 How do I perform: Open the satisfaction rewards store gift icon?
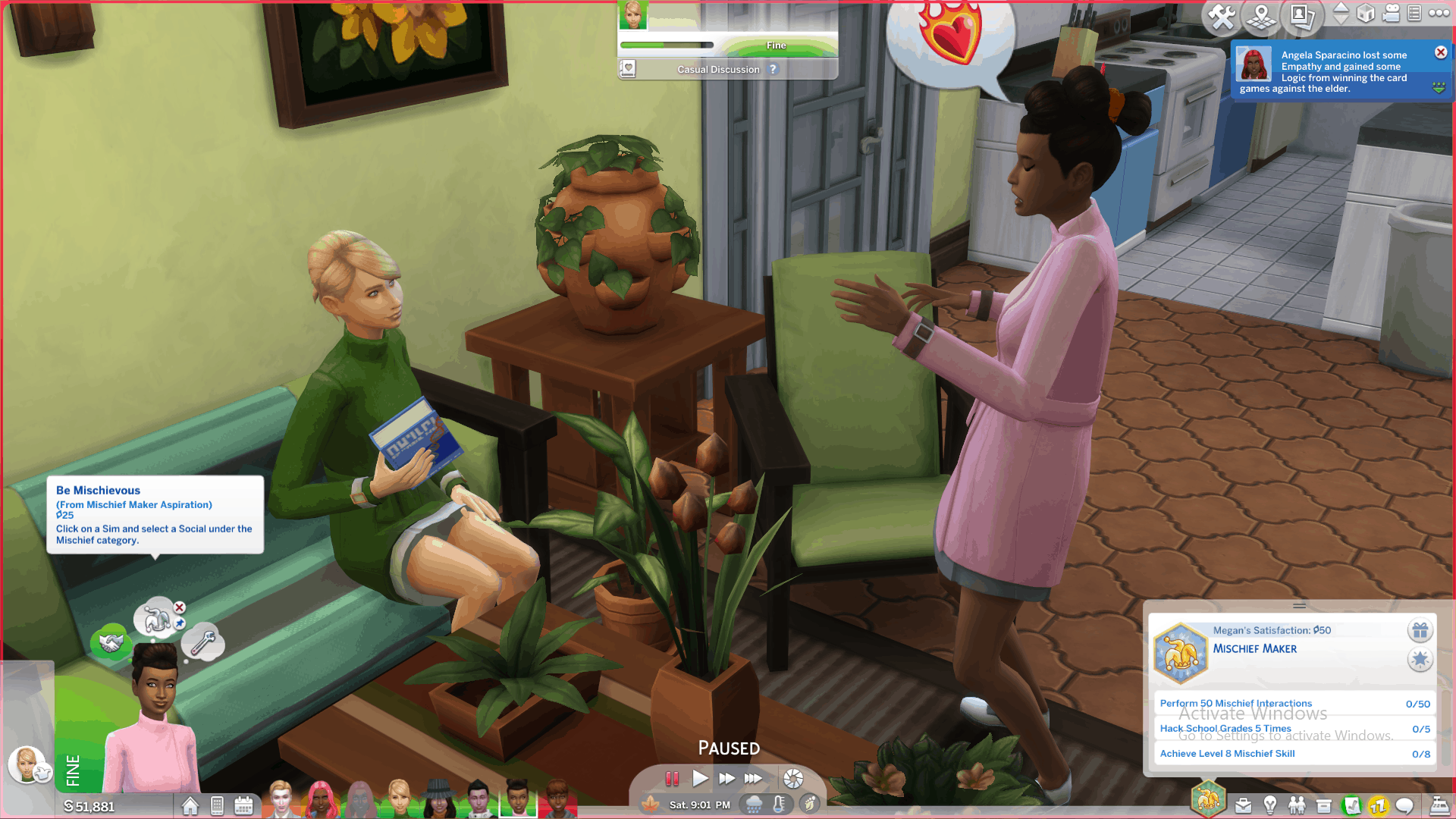click(x=1420, y=630)
